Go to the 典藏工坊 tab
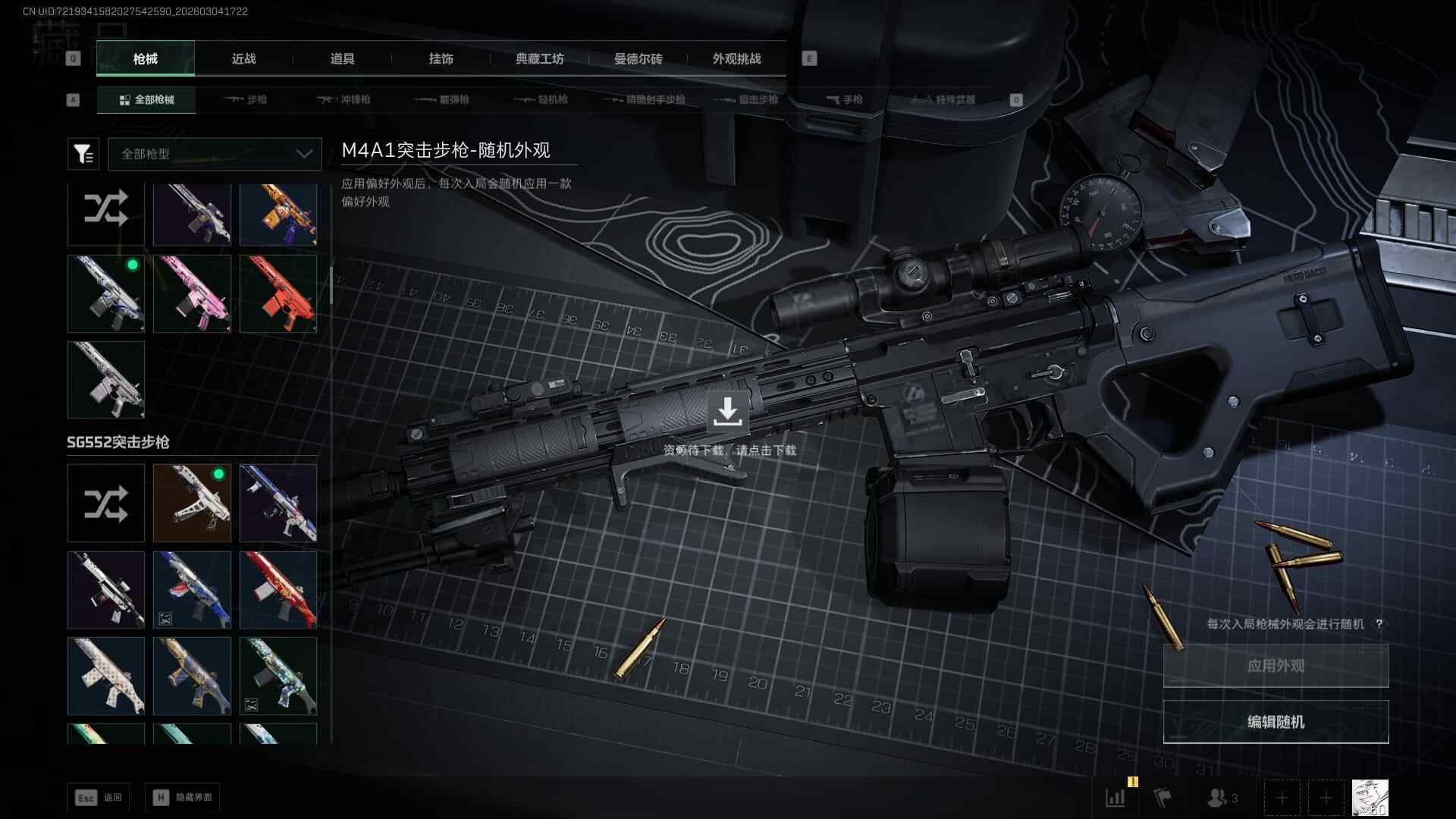This screenshot has height=819, width=1456. 539,59
